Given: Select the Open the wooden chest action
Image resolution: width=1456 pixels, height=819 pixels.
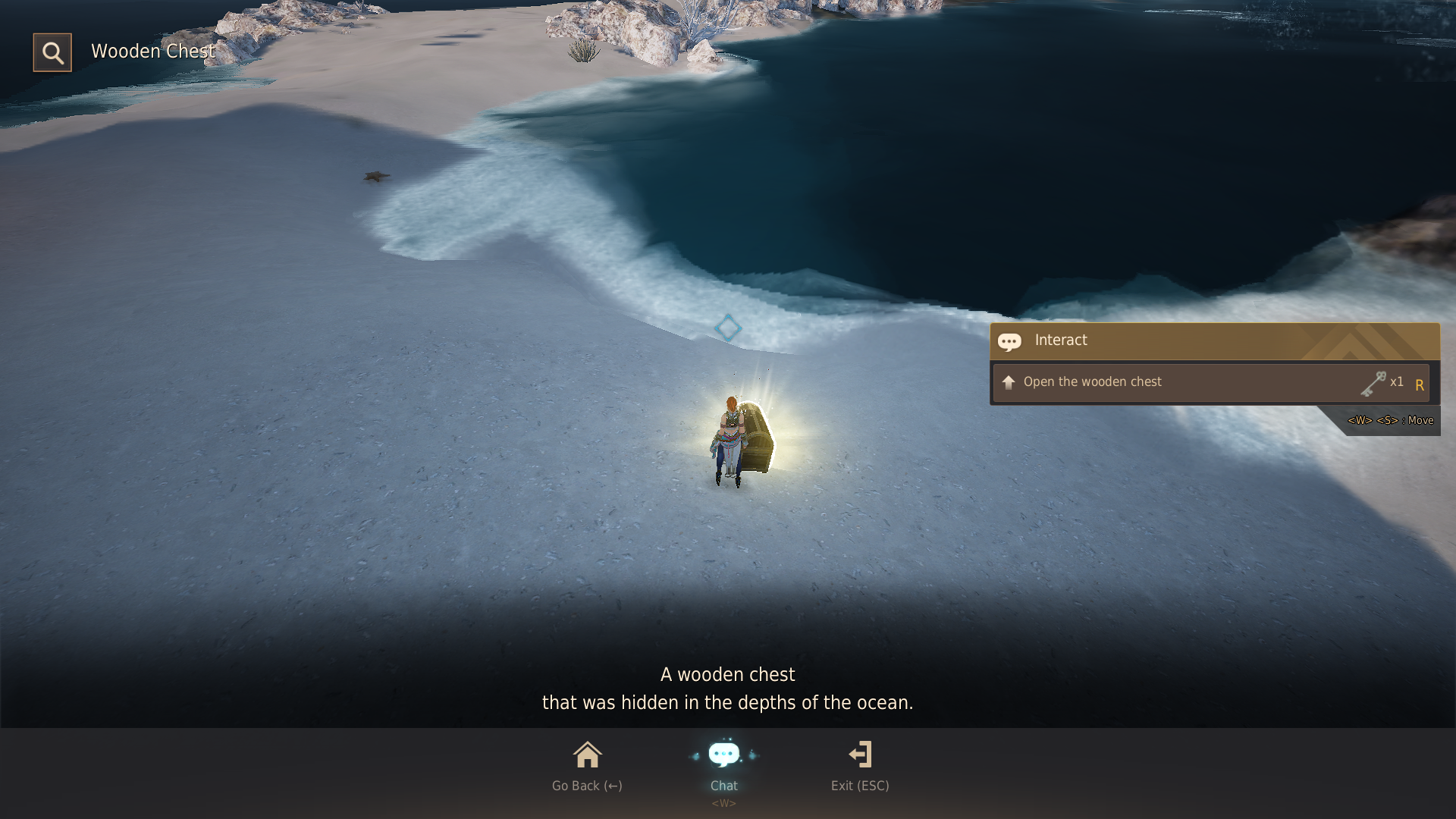Looking at the screenshot, I should pos(1093,382).
